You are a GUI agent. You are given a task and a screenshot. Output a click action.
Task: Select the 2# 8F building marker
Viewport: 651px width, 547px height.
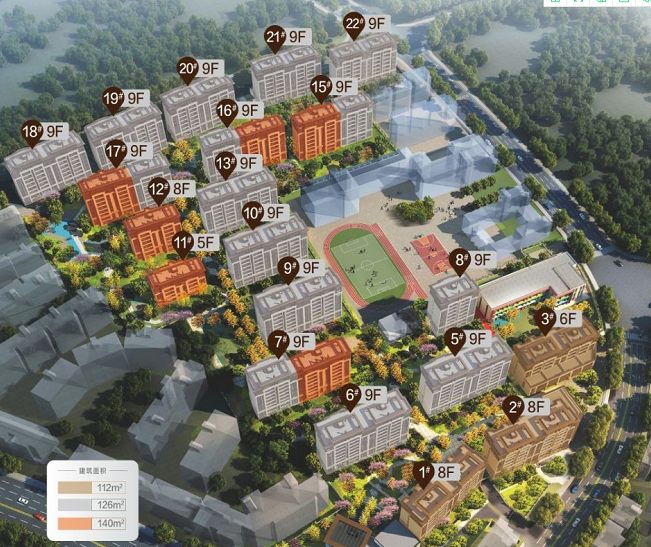pyautogui.click(x=526, y=407)
